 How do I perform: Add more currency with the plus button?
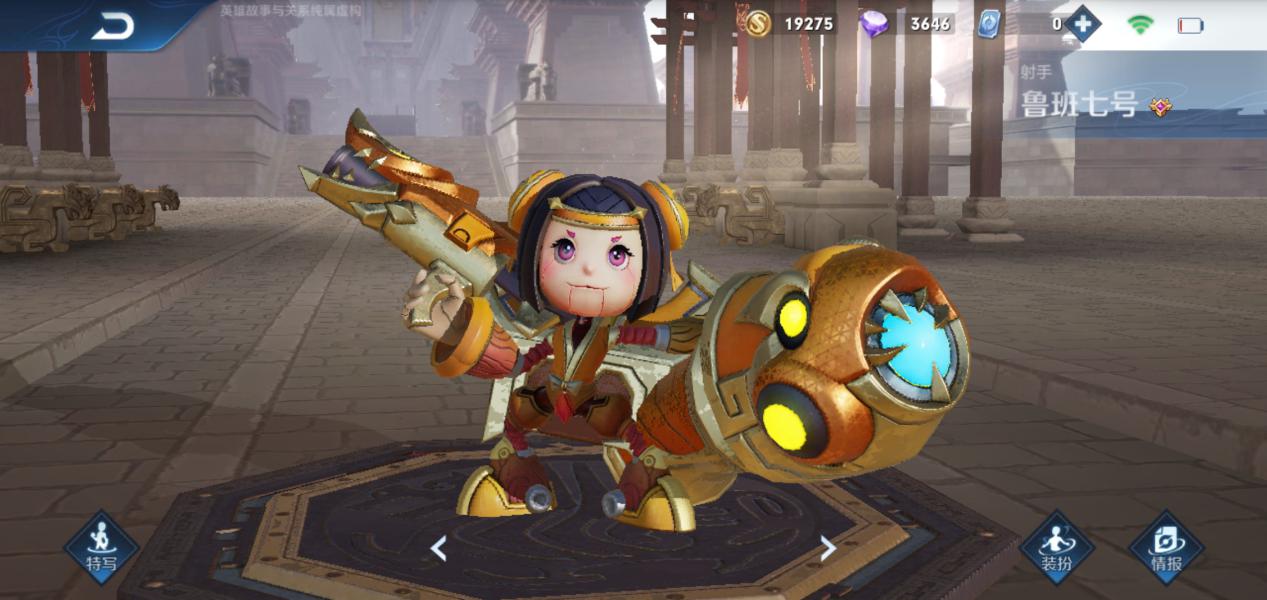coord(1082,23)
